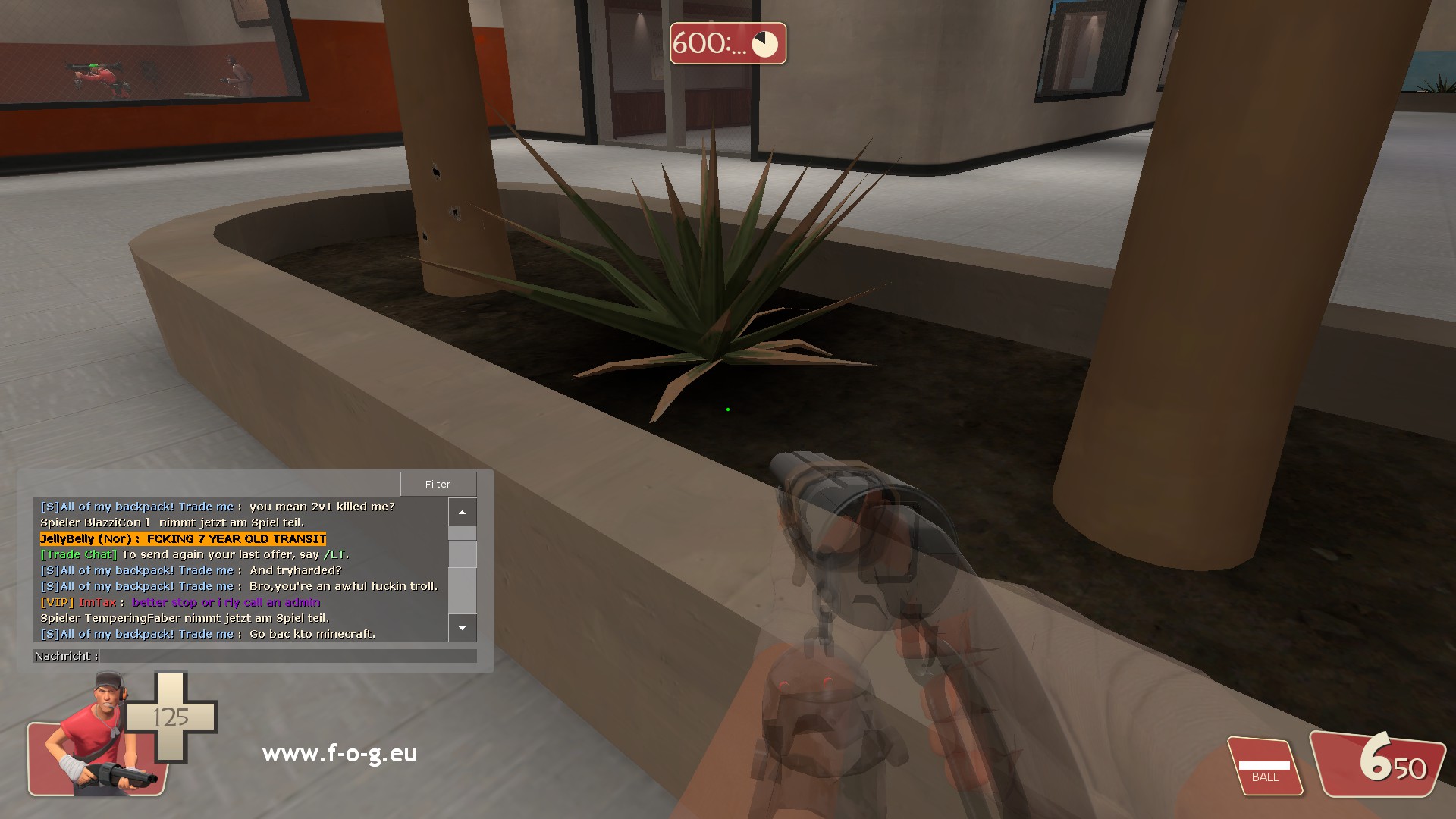Select the Trade Chat offer message

(x=194, y=554)
